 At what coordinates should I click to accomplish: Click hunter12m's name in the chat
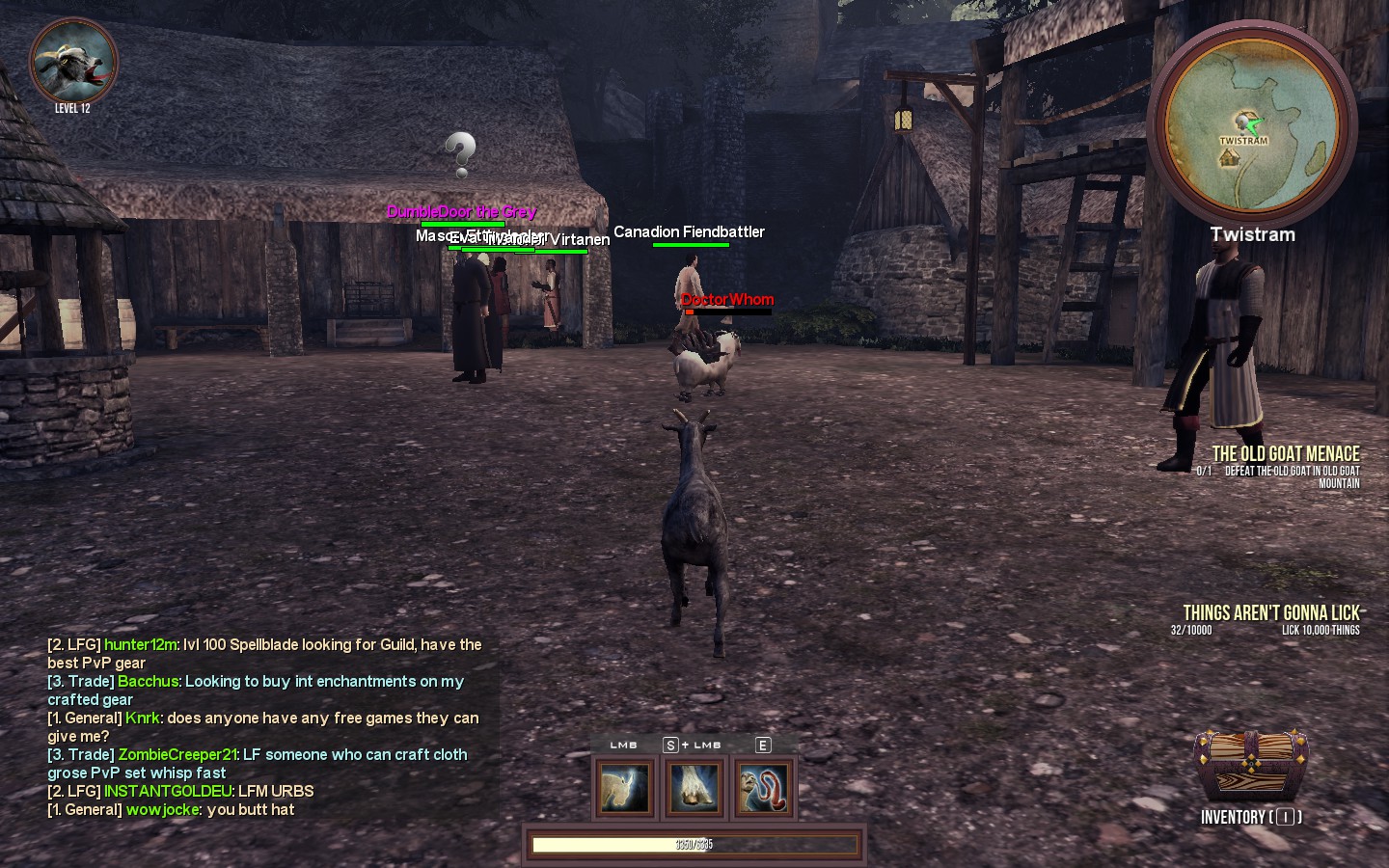[141, 644]
